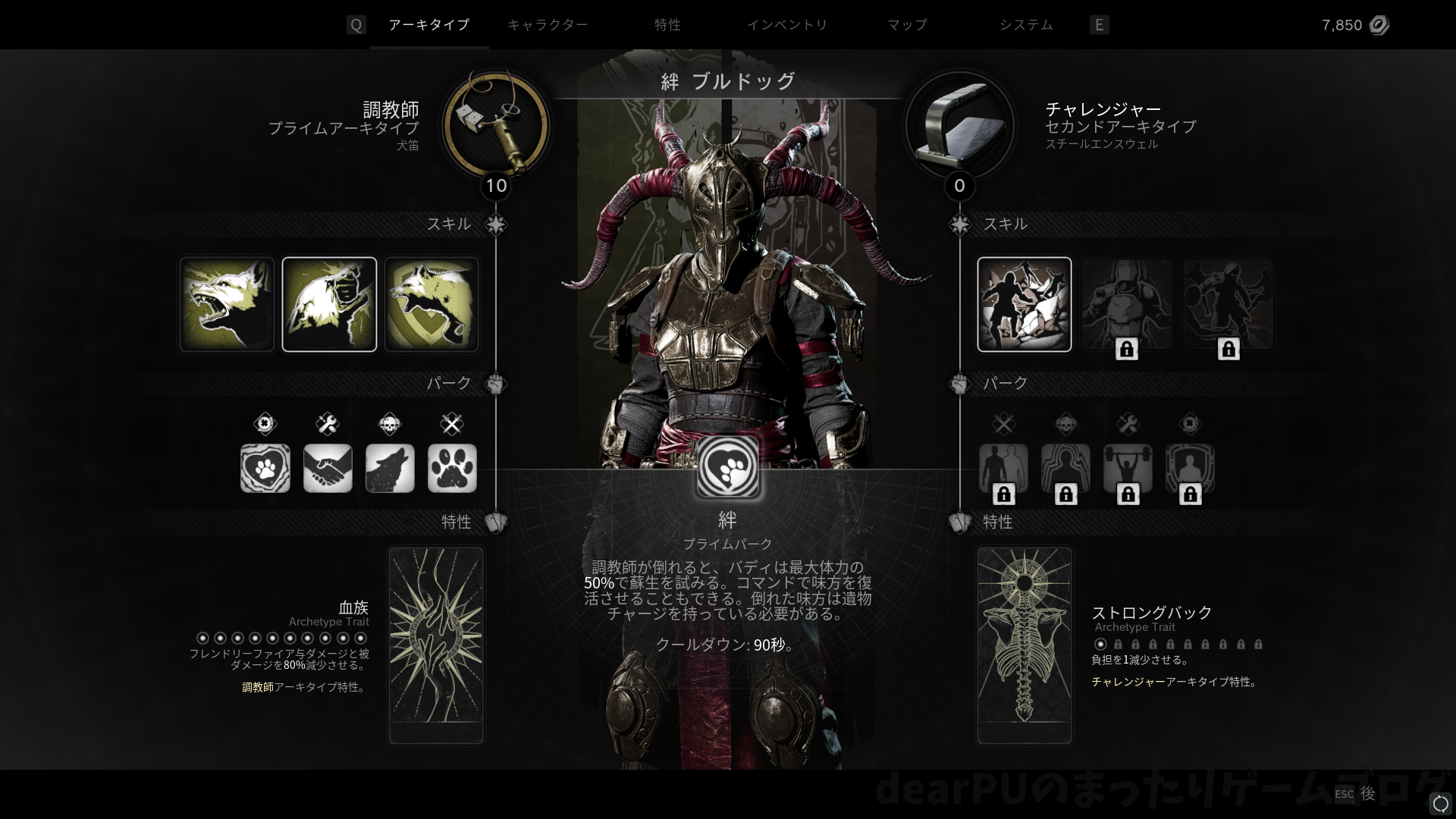Select the 血族 trait card
Screen dimensions: 1456x819
(x=436, y=645)
